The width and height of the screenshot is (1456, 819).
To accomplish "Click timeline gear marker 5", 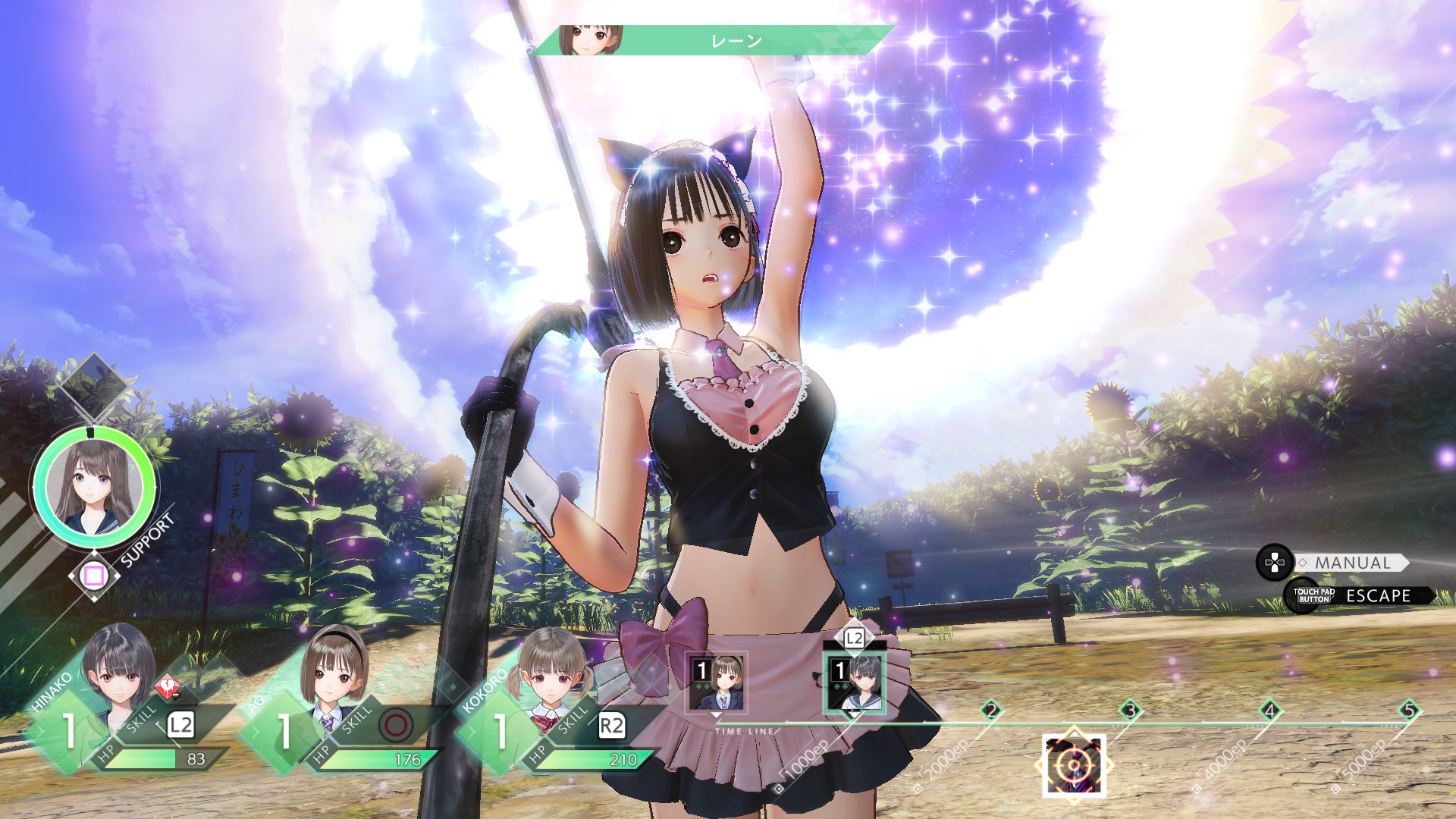I will [x=1408, y=711].
